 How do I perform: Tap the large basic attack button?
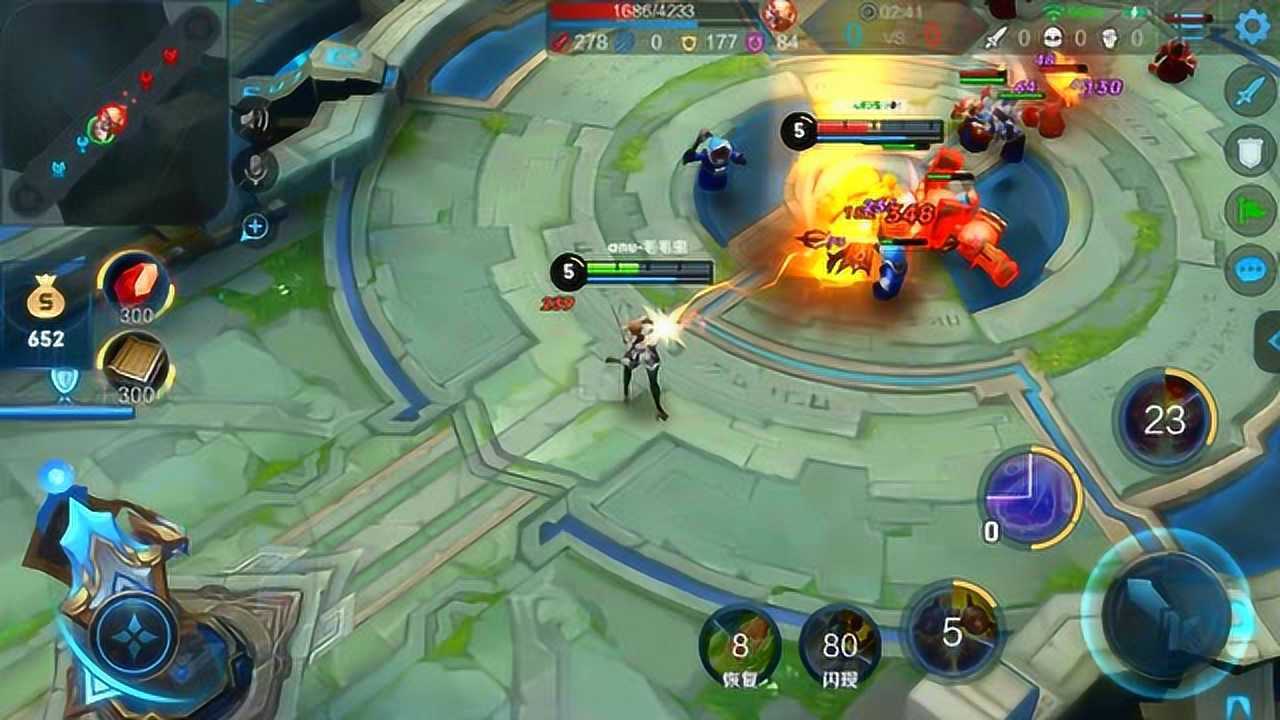tap(1167, 613)
